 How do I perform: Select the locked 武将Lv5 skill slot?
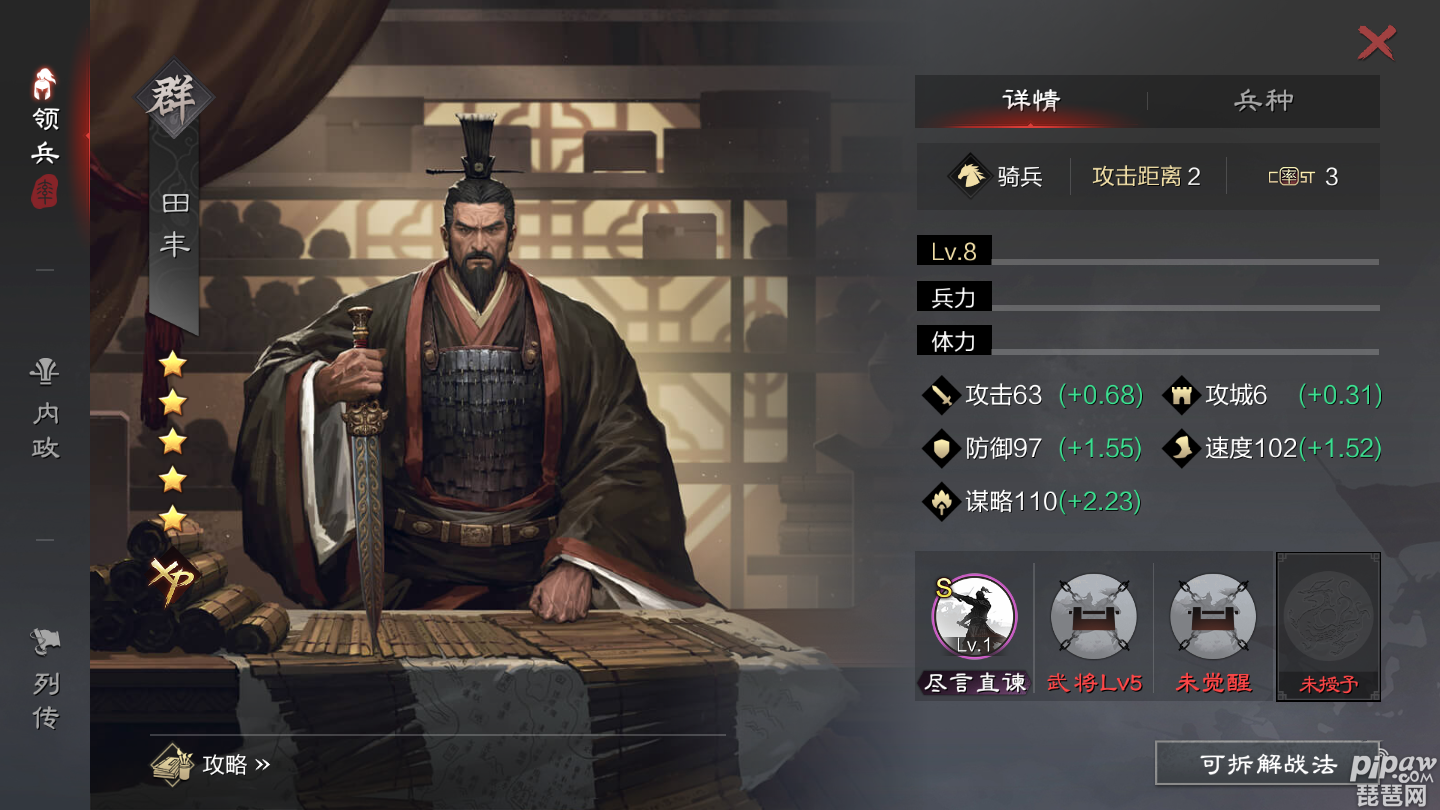click(1094, 618)
